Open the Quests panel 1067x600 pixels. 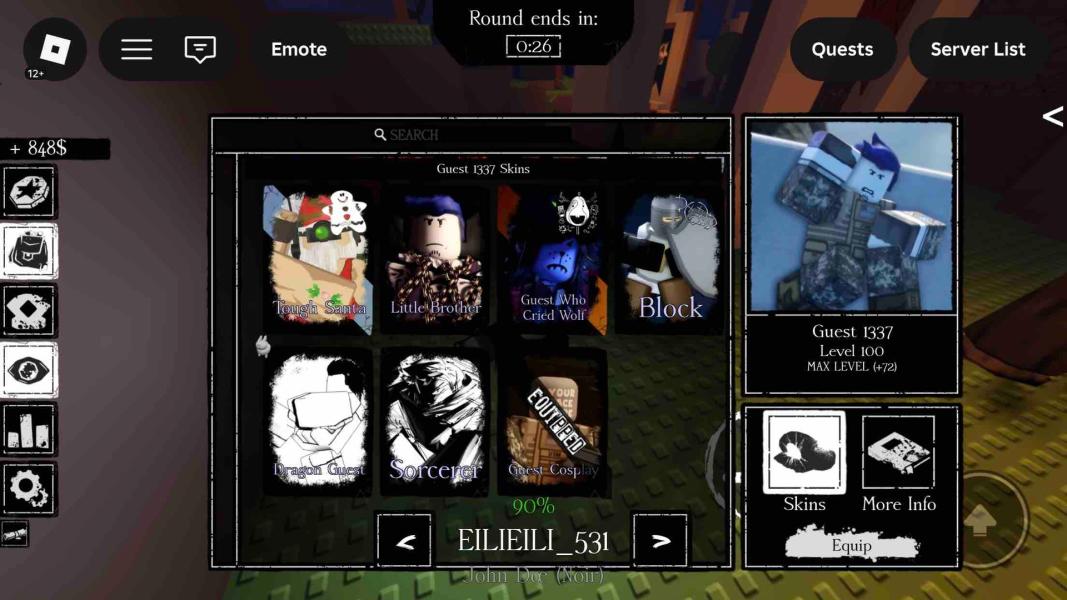(842, 49)
